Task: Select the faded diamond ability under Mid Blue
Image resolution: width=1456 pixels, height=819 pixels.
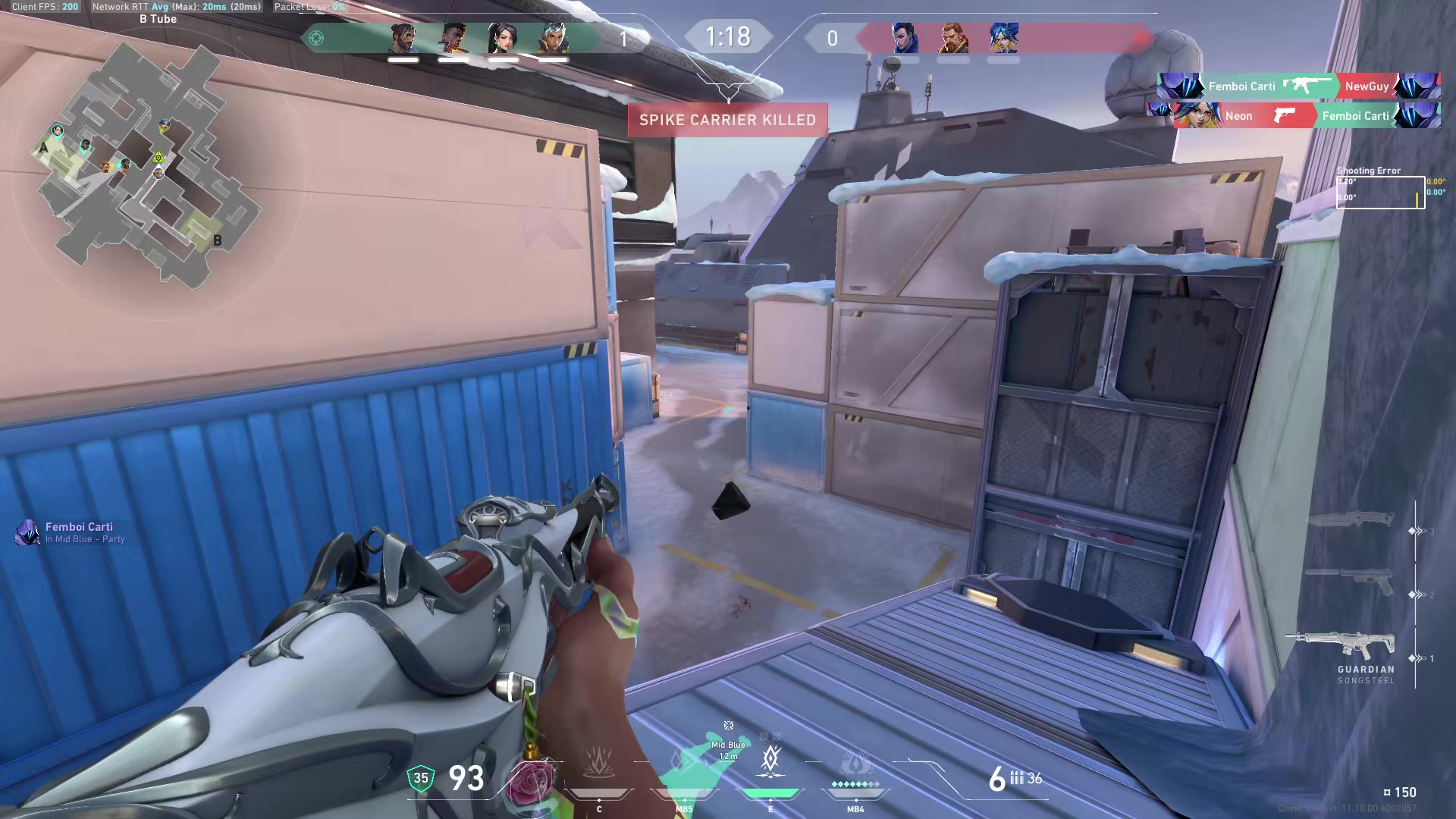Action: (x=680, y=762)
